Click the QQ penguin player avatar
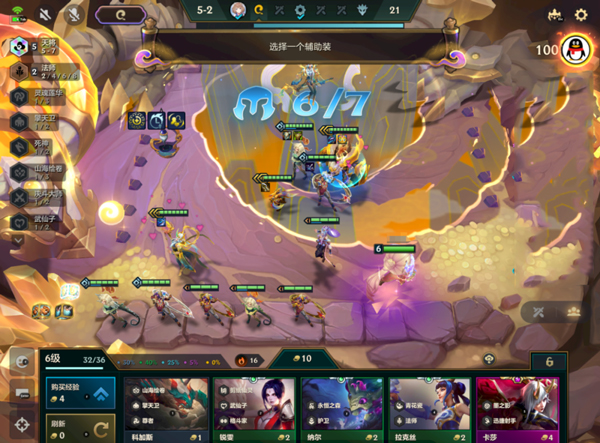 pos(573,48)
